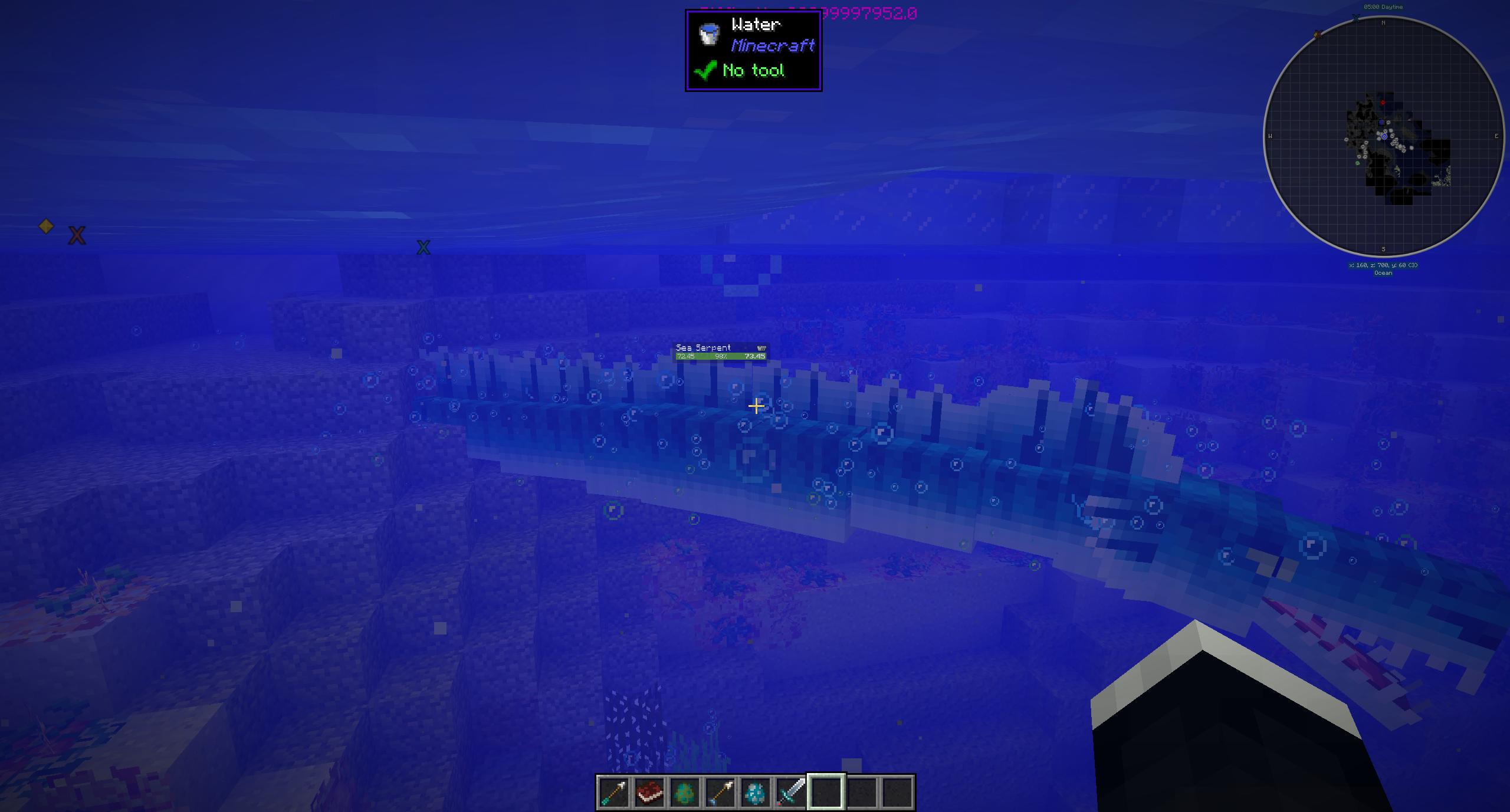
Task: Click the E compass letter on the minimap
Action: [1496, 135]
